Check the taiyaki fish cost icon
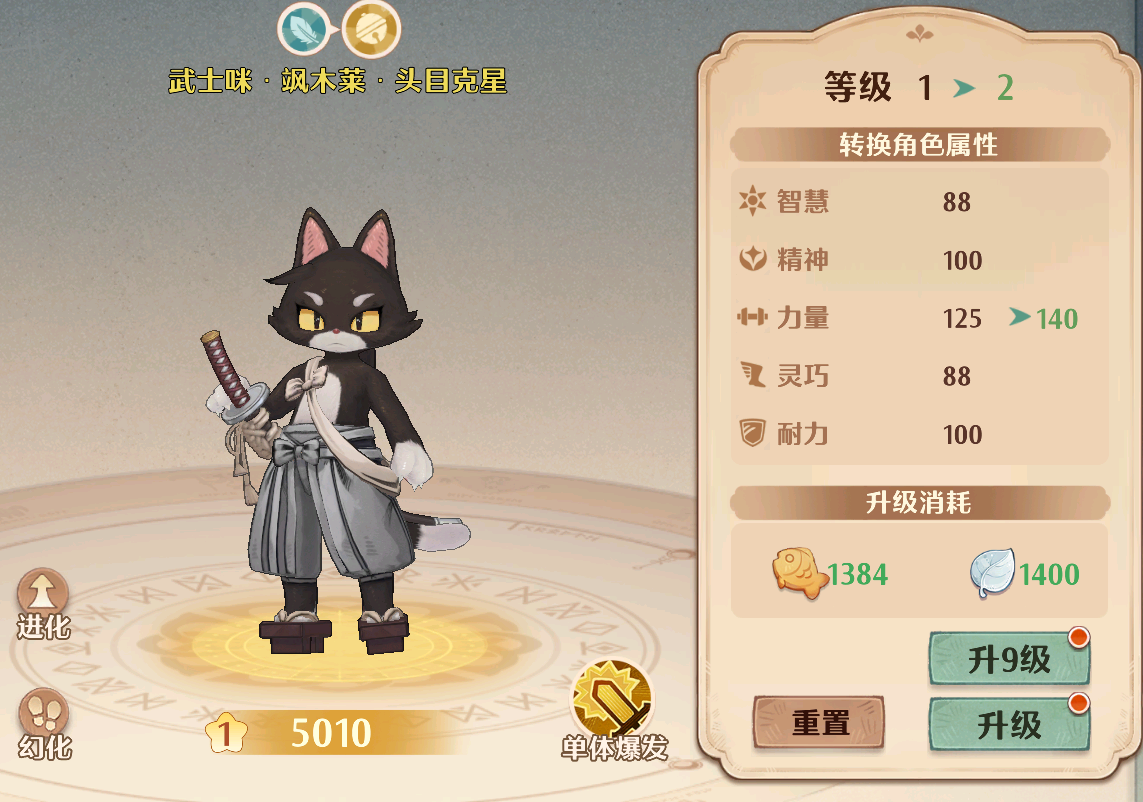 click(798, 575)
